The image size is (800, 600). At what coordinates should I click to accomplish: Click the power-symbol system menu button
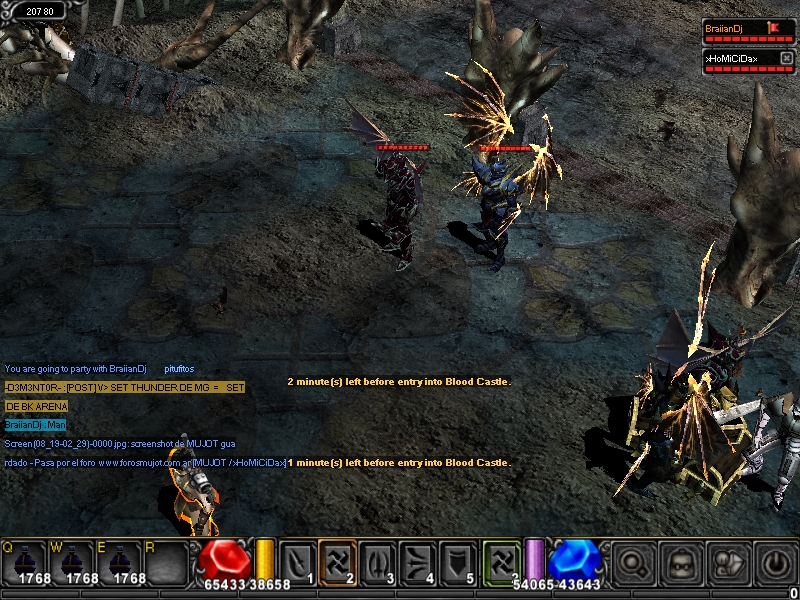click(x=776, y=563)
